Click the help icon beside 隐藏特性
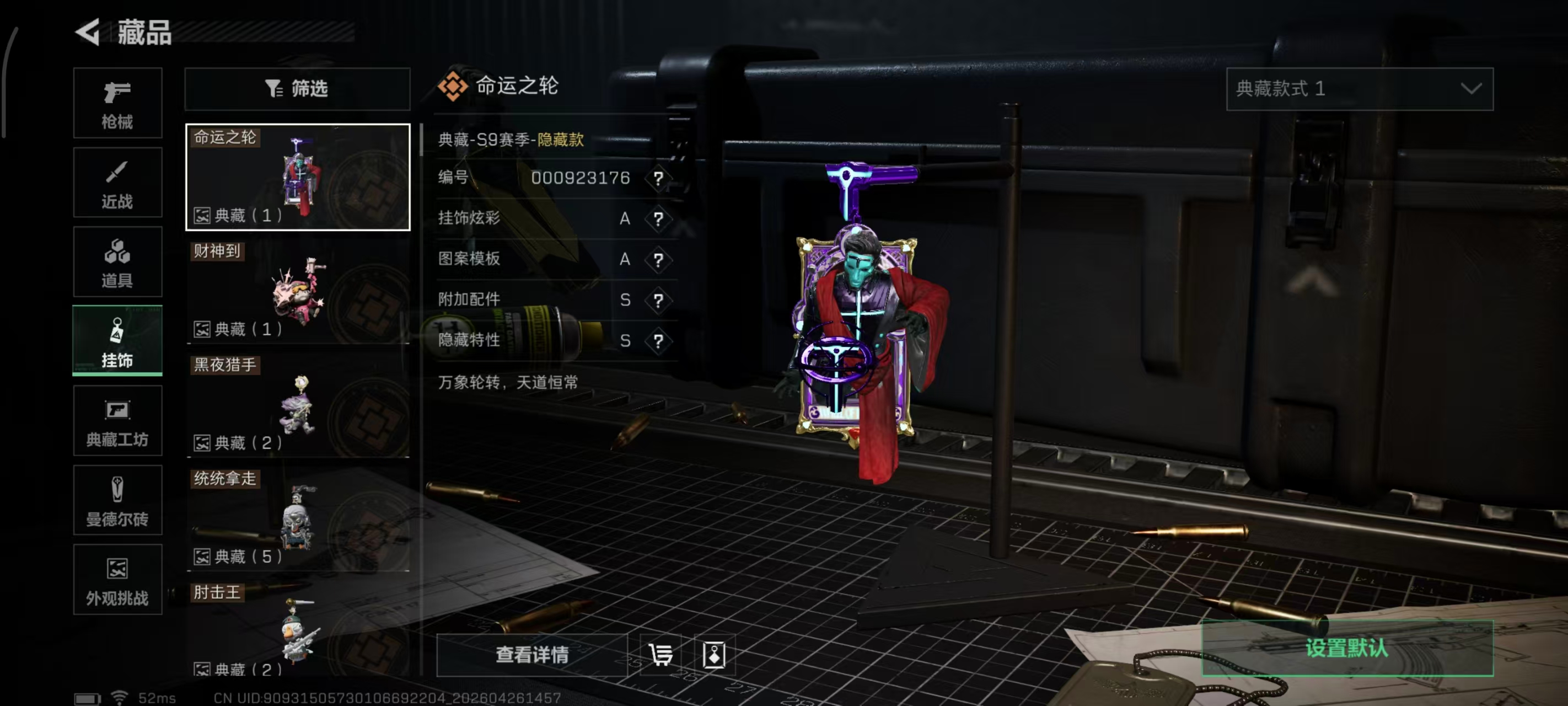The image size is (1568, 706). tap(658, 341)
